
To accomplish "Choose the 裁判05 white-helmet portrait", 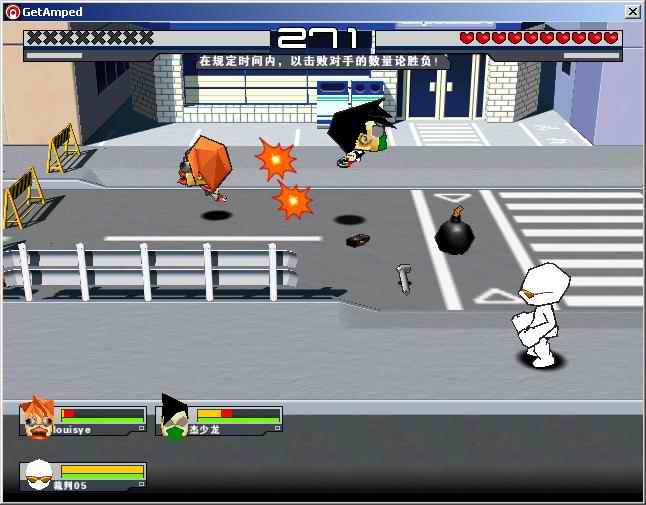I will [x=38, y=474].
